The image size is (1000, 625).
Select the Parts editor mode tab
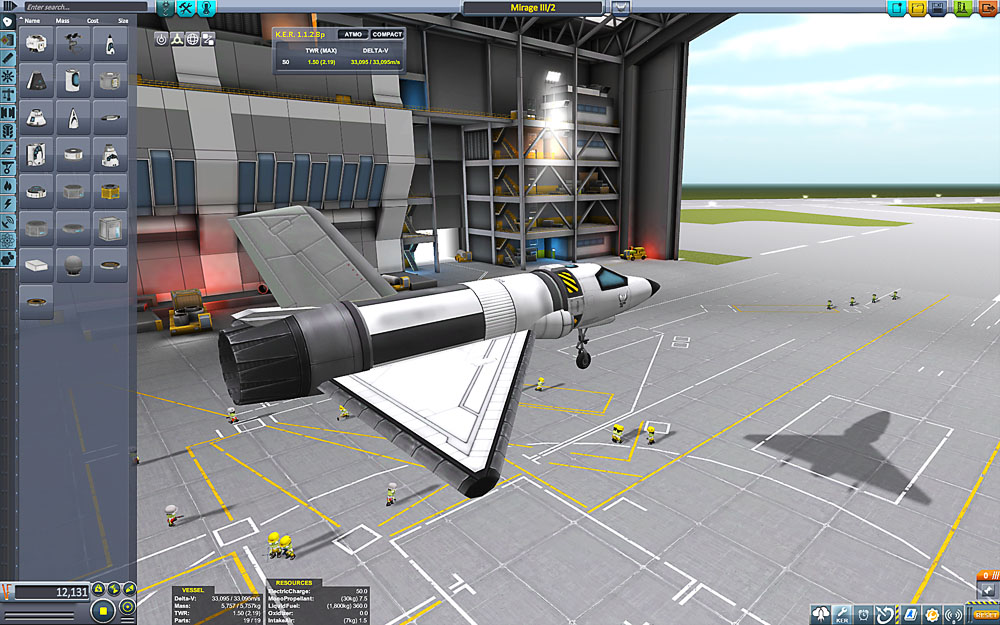[x=164, y=8]
